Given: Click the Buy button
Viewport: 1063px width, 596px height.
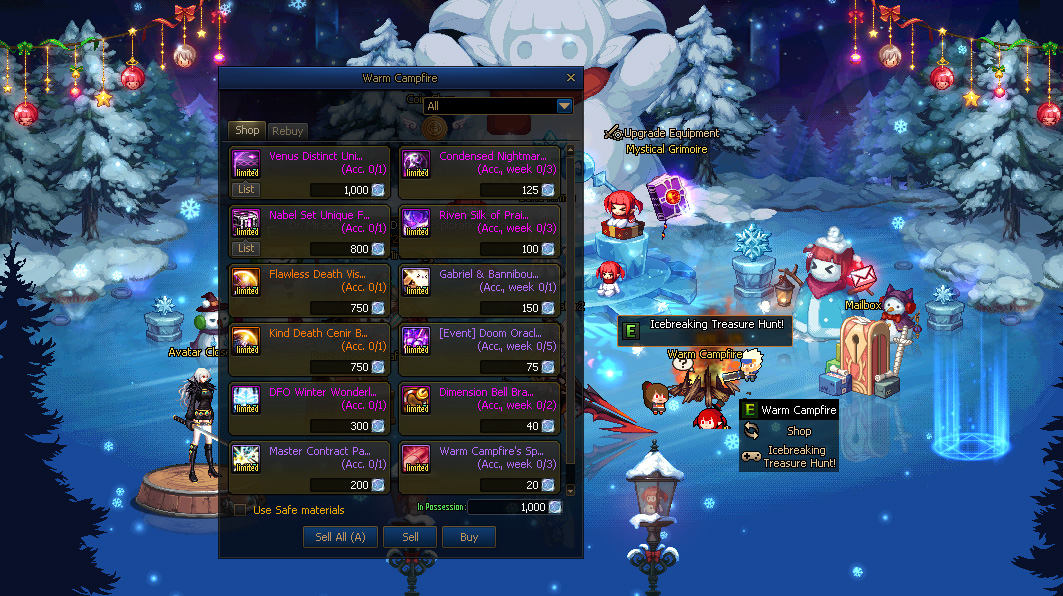Looking at the screenshot, I should [x=469, y=537].
